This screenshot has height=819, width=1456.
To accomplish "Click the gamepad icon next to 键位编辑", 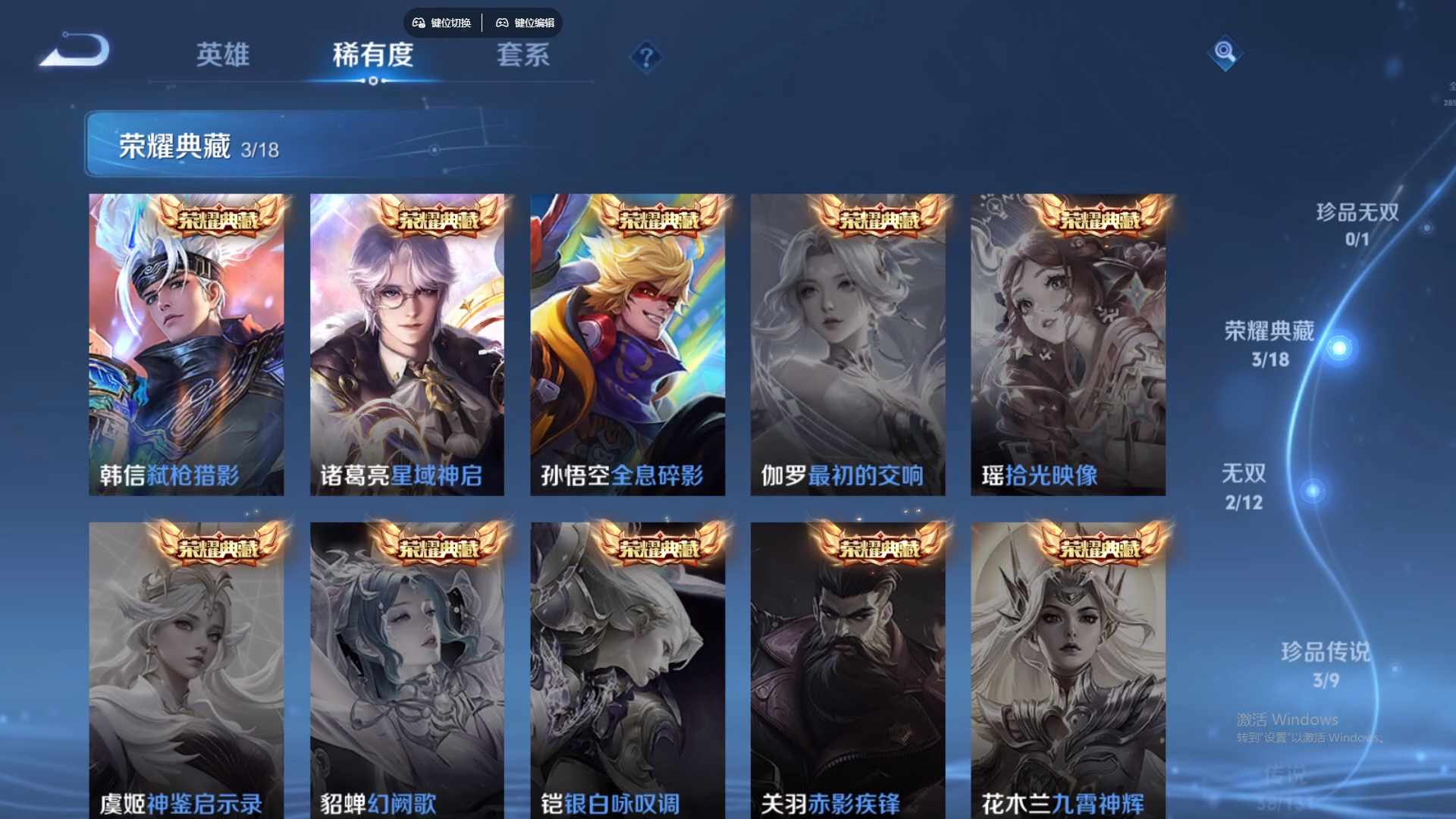I will click(503, 23).
